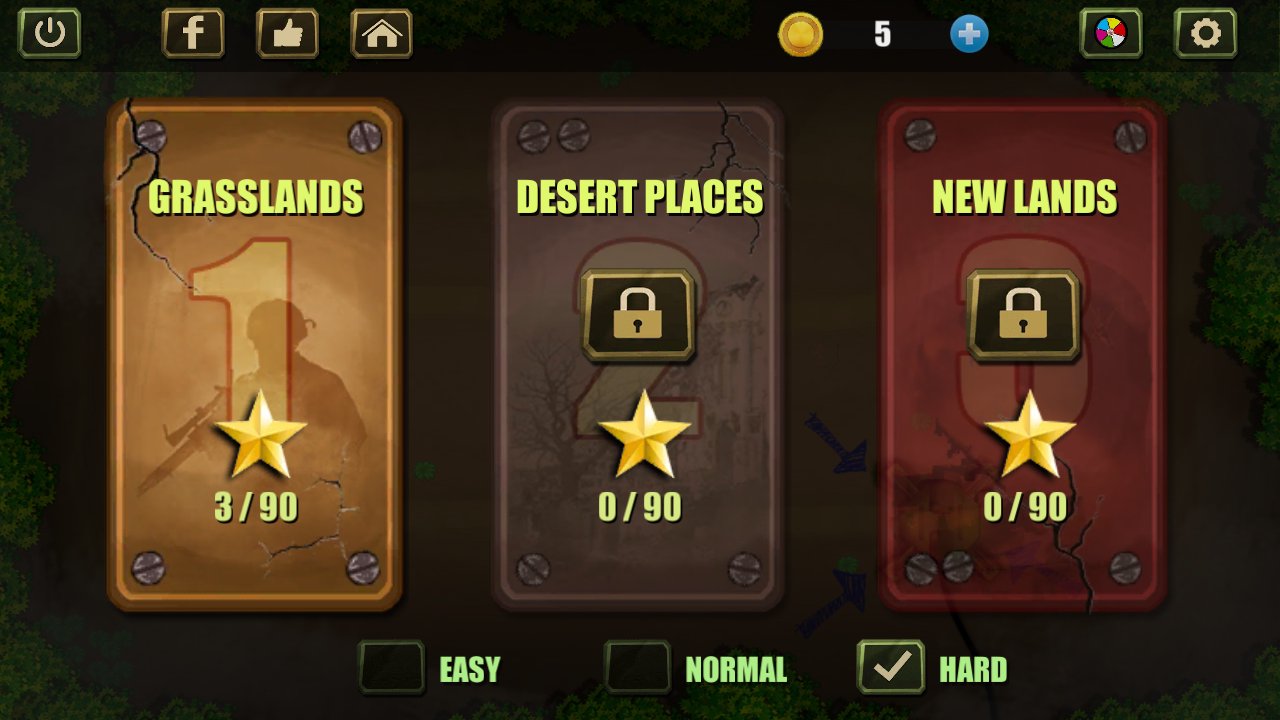Add coins with the blue plus button
The height and width of the screenshot is (720, 1280).
[x=968, y=34]
